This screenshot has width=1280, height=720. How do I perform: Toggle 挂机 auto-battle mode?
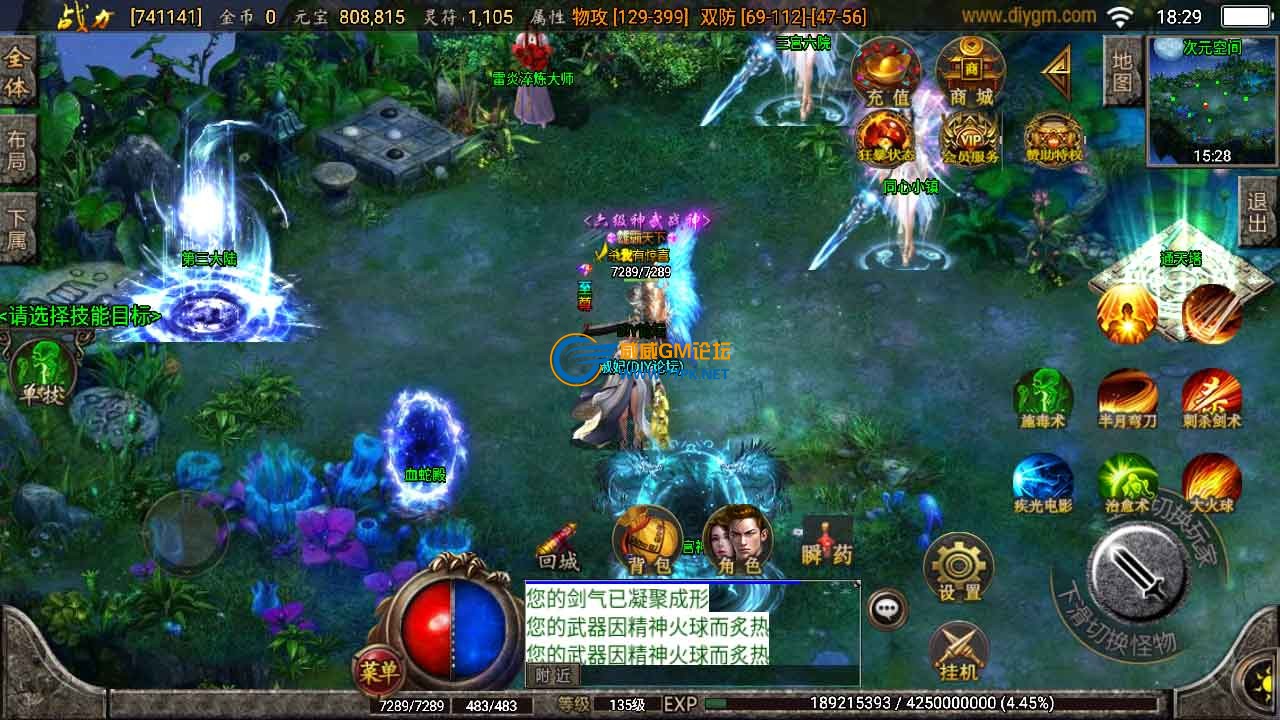(959, 650)
